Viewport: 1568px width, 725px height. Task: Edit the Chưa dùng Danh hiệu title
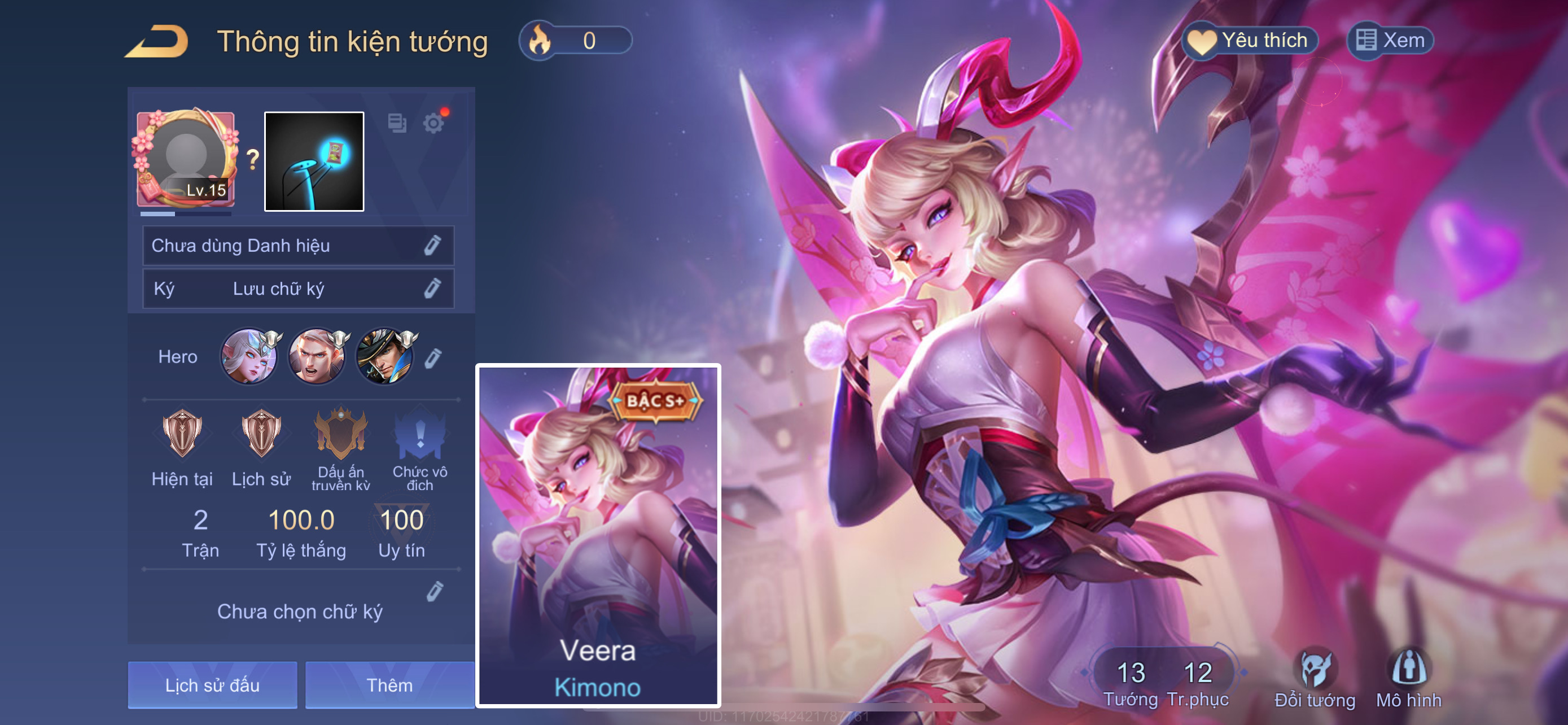(432, 245)
